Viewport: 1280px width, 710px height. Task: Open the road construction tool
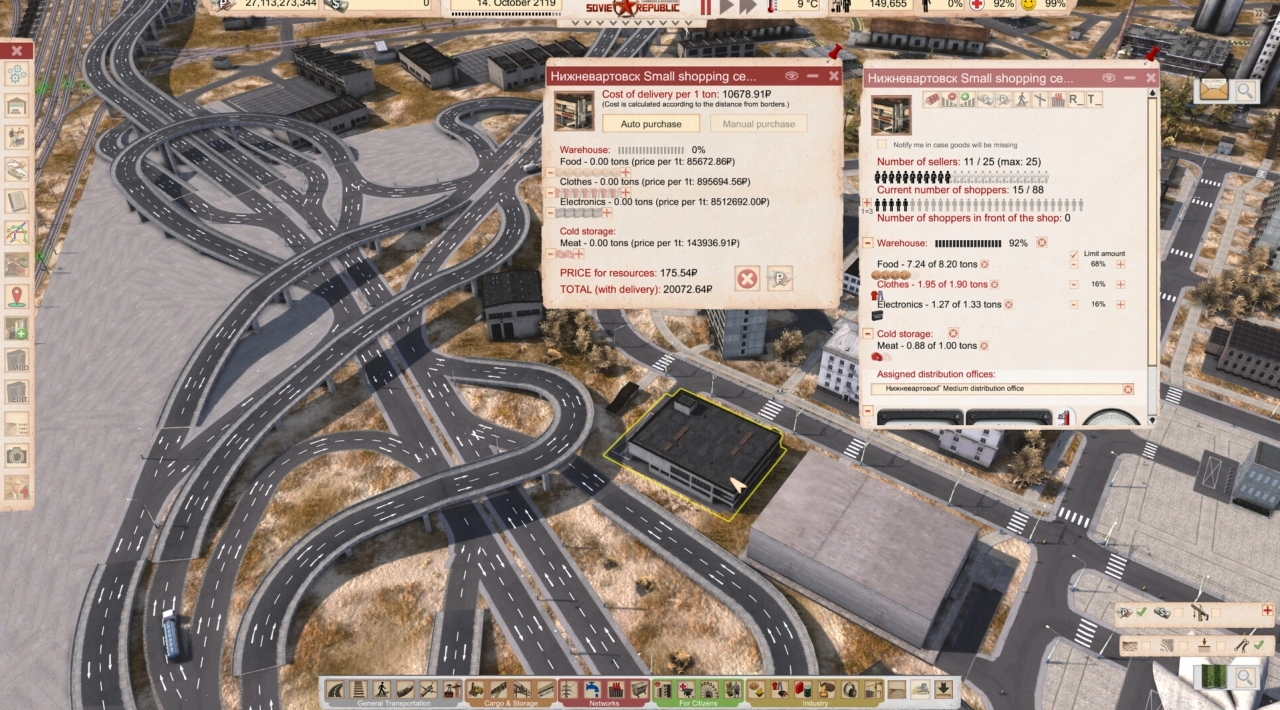335,690
